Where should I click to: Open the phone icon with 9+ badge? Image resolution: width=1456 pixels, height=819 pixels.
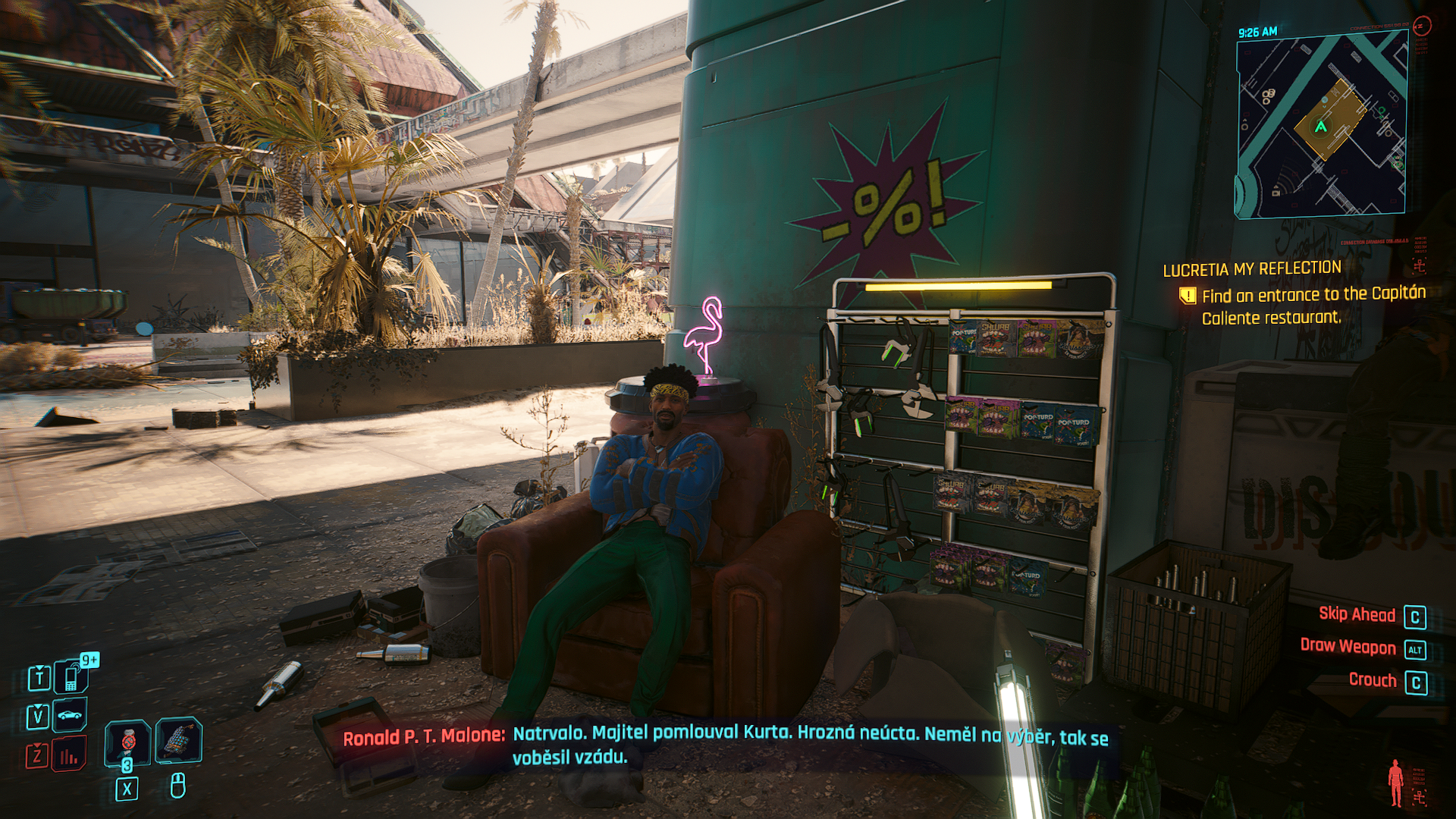(72, 676)
